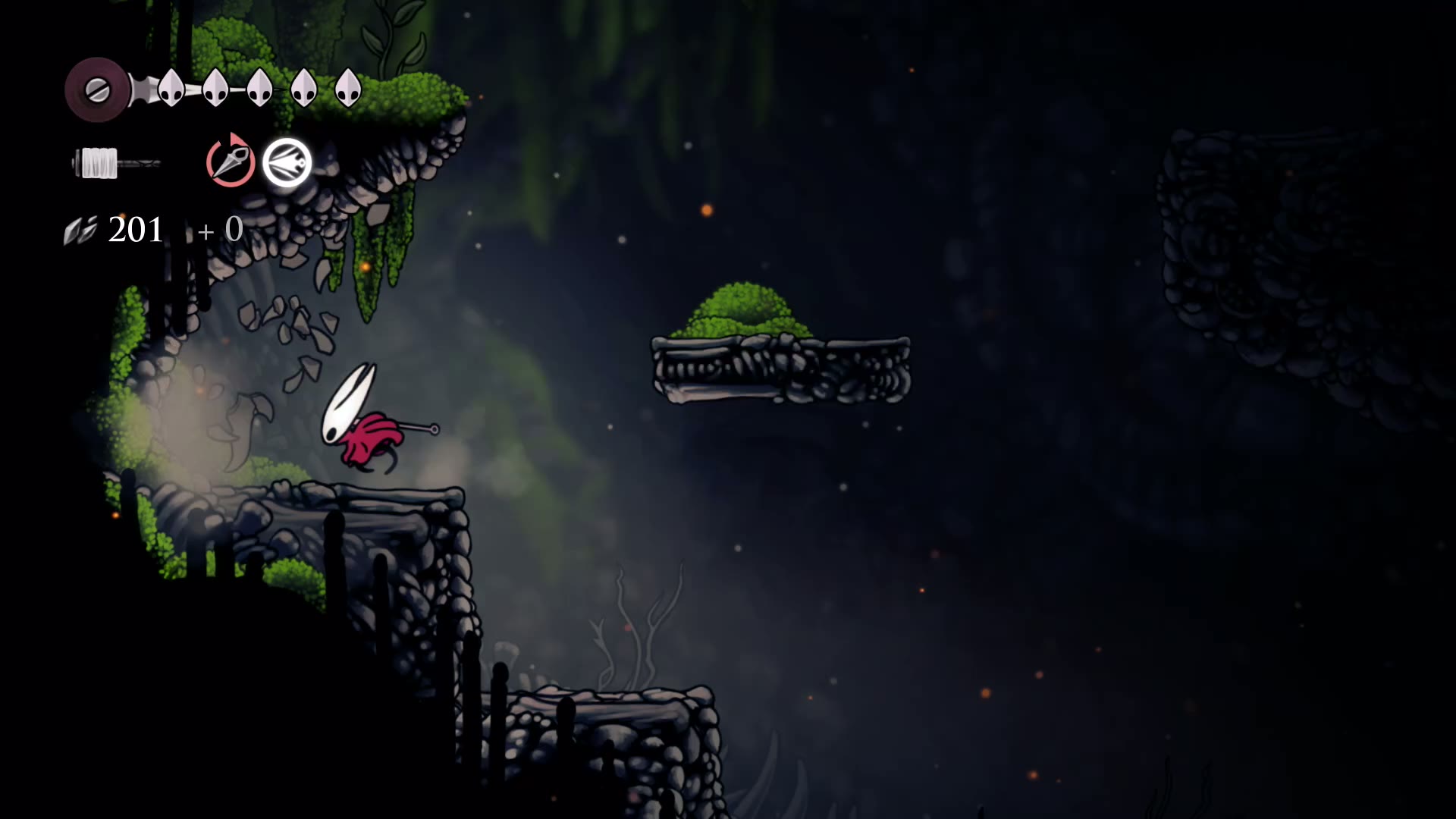The height and width of the screenshot is (819, 1456).
Task: Activate the white-circled Silkspear skill icon
Action: pos(287,162)
